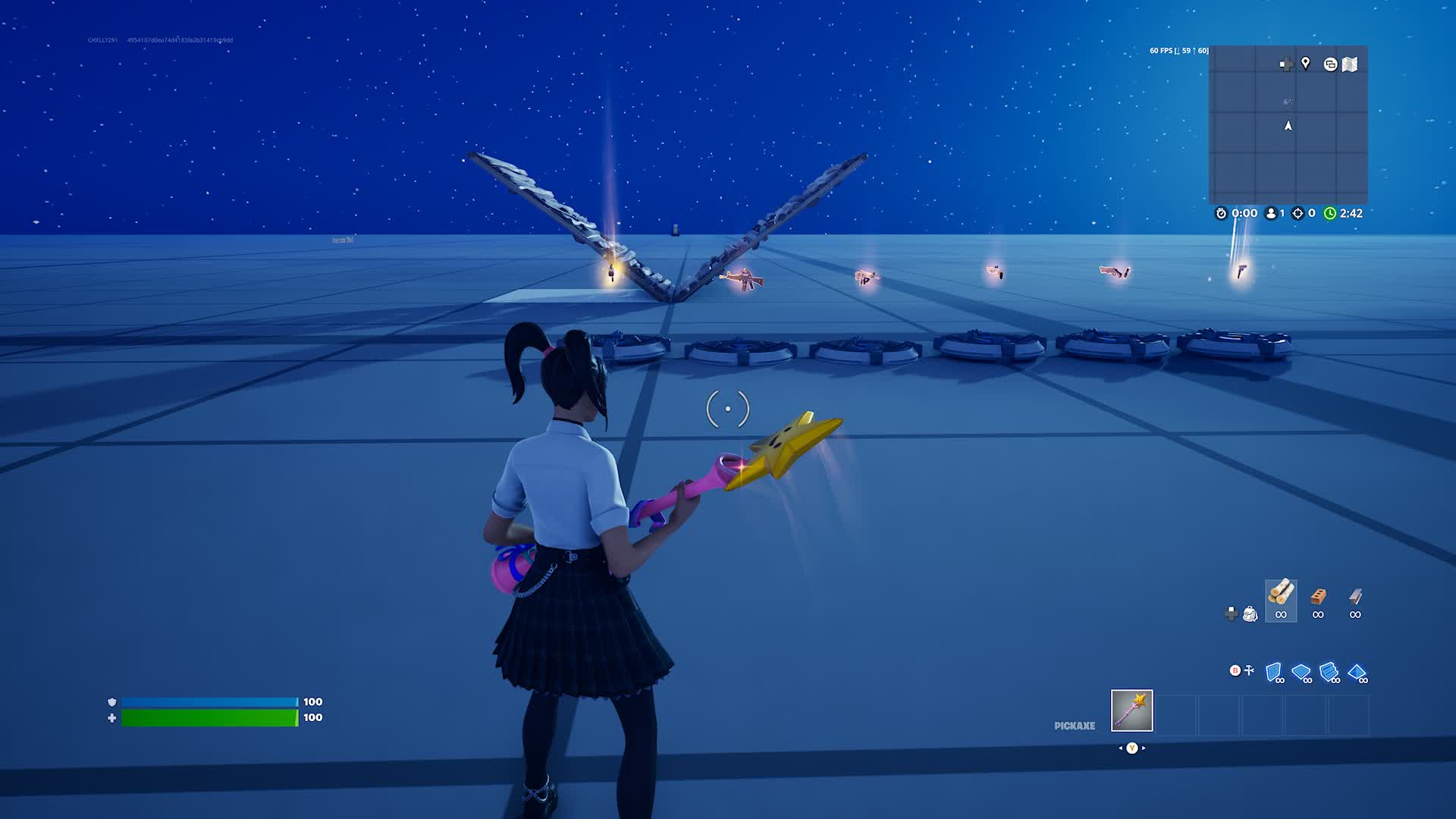This screenshot has height=819, width=1456.
Task: Pick the pyramid roof building piece
Action: coord(1357,672)
